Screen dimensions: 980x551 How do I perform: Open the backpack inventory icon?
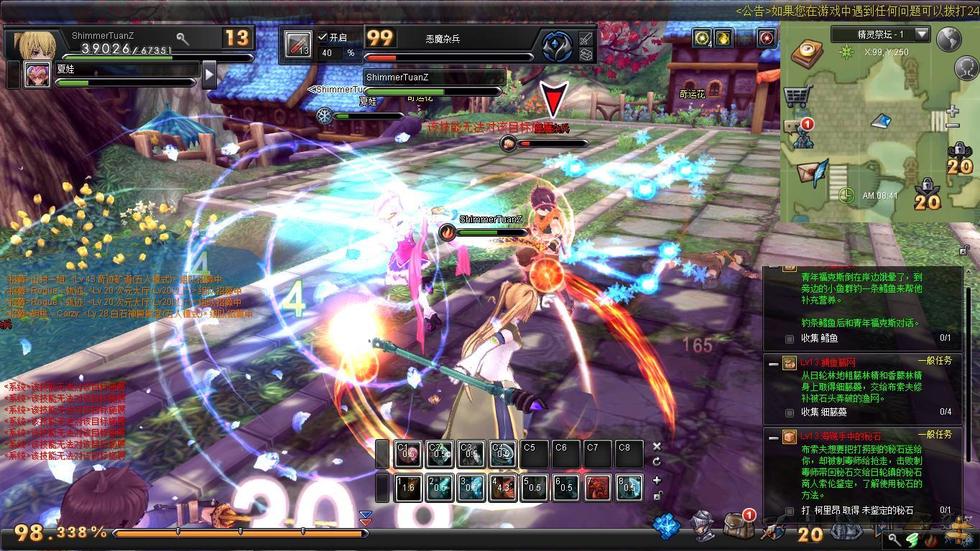click(738, 524)
